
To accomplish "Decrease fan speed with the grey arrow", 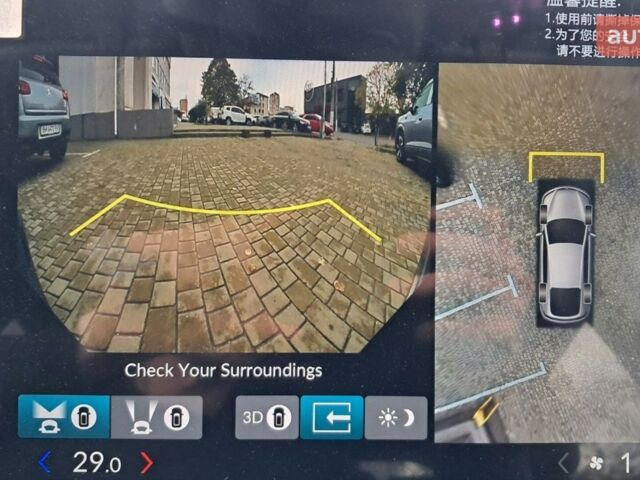I will (x=563, y=463).
